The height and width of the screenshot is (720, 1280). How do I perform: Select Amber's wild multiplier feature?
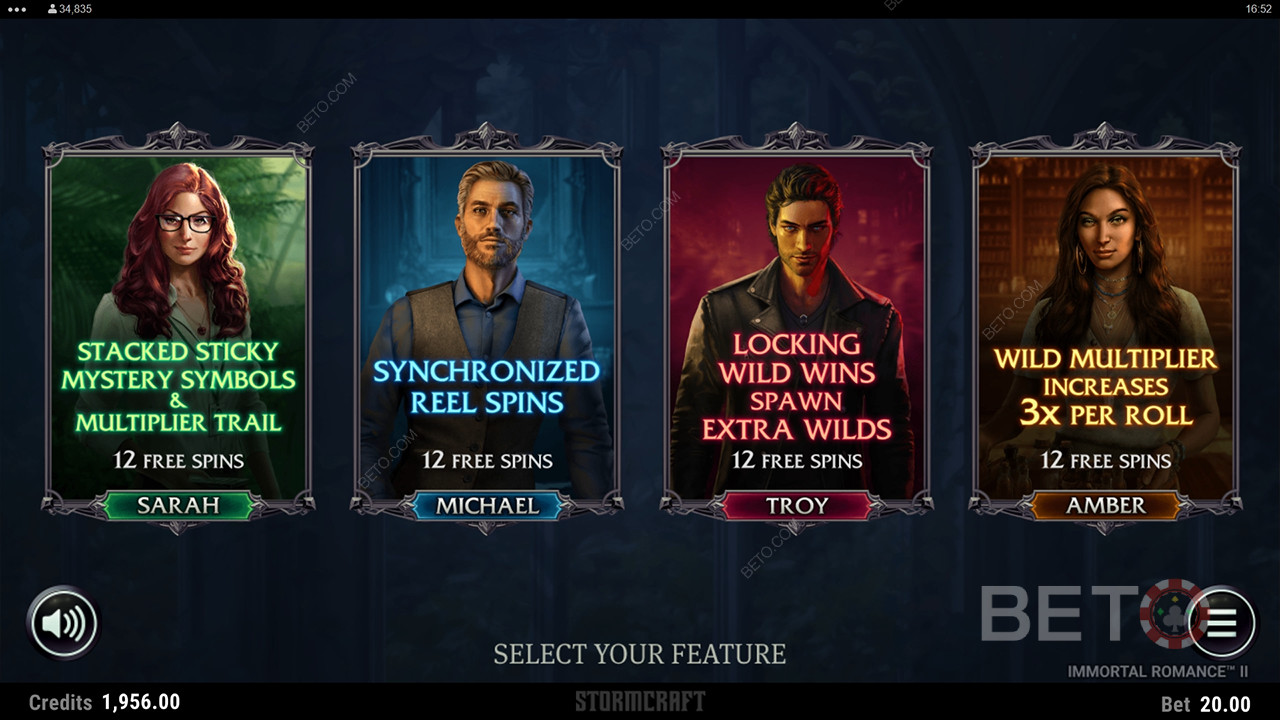1106,330
